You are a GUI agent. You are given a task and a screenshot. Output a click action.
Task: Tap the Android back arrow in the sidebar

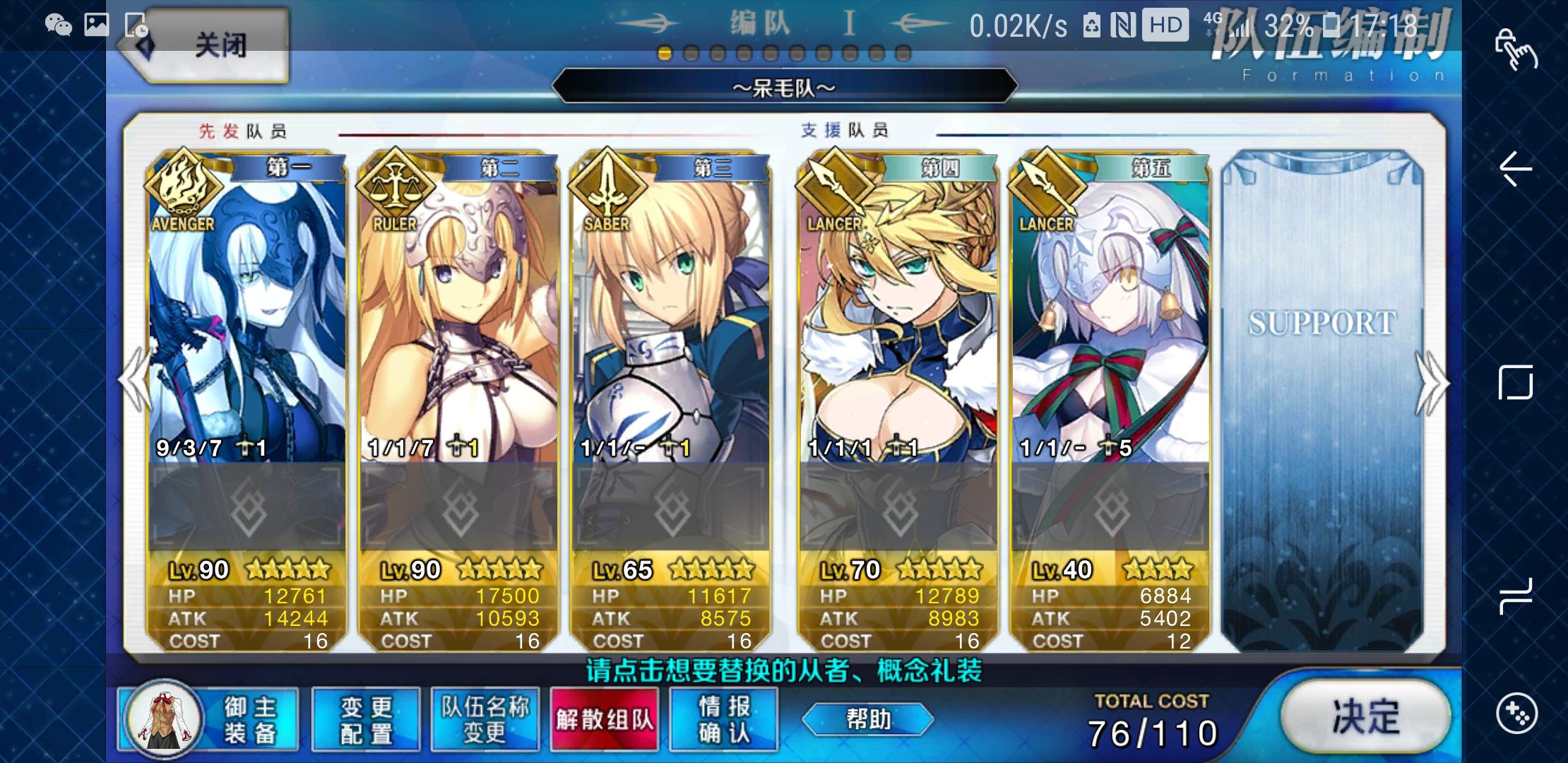(1516, 169)
